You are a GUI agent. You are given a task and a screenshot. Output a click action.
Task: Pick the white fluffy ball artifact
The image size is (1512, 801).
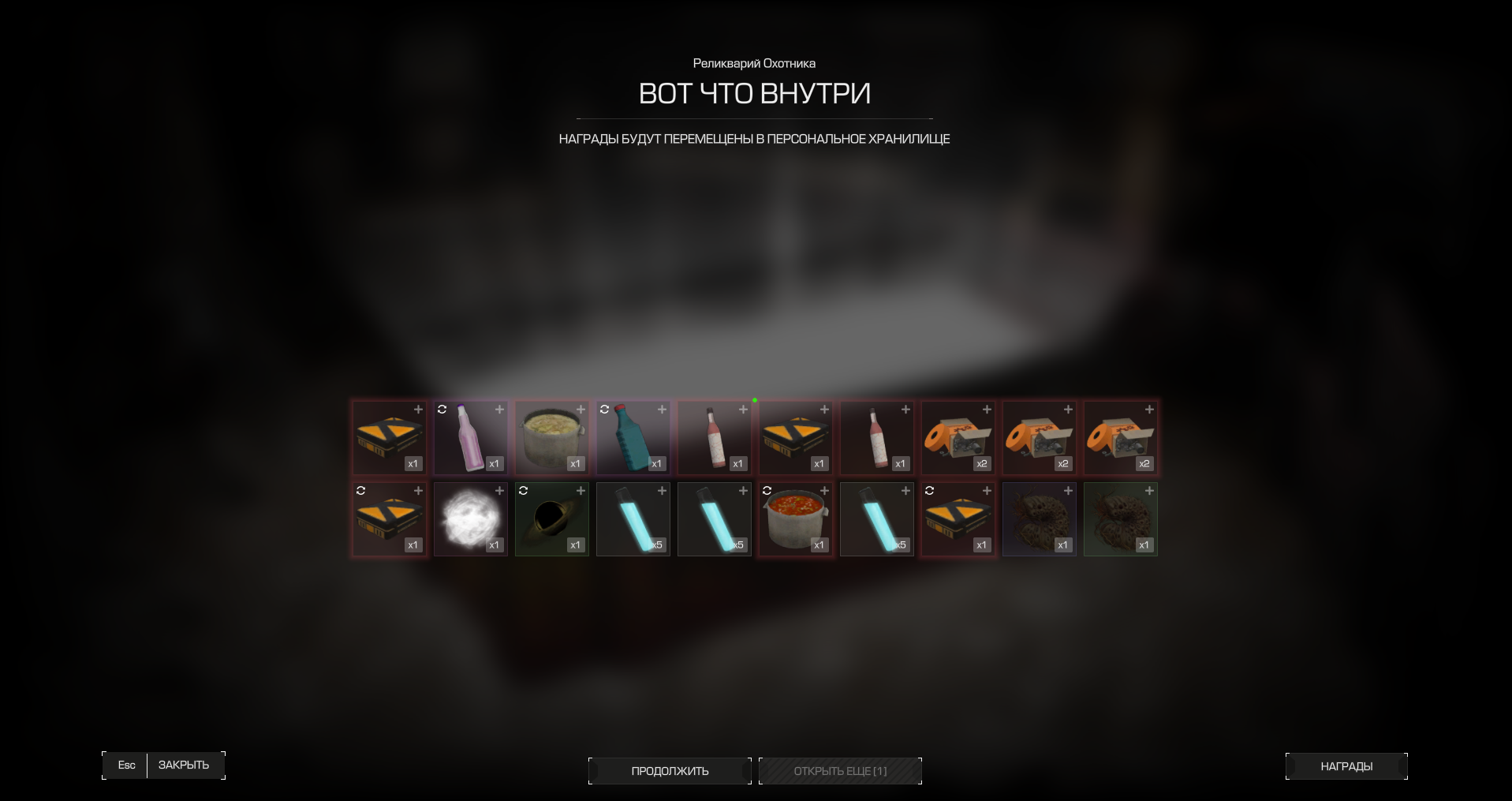tap(471, 519)
